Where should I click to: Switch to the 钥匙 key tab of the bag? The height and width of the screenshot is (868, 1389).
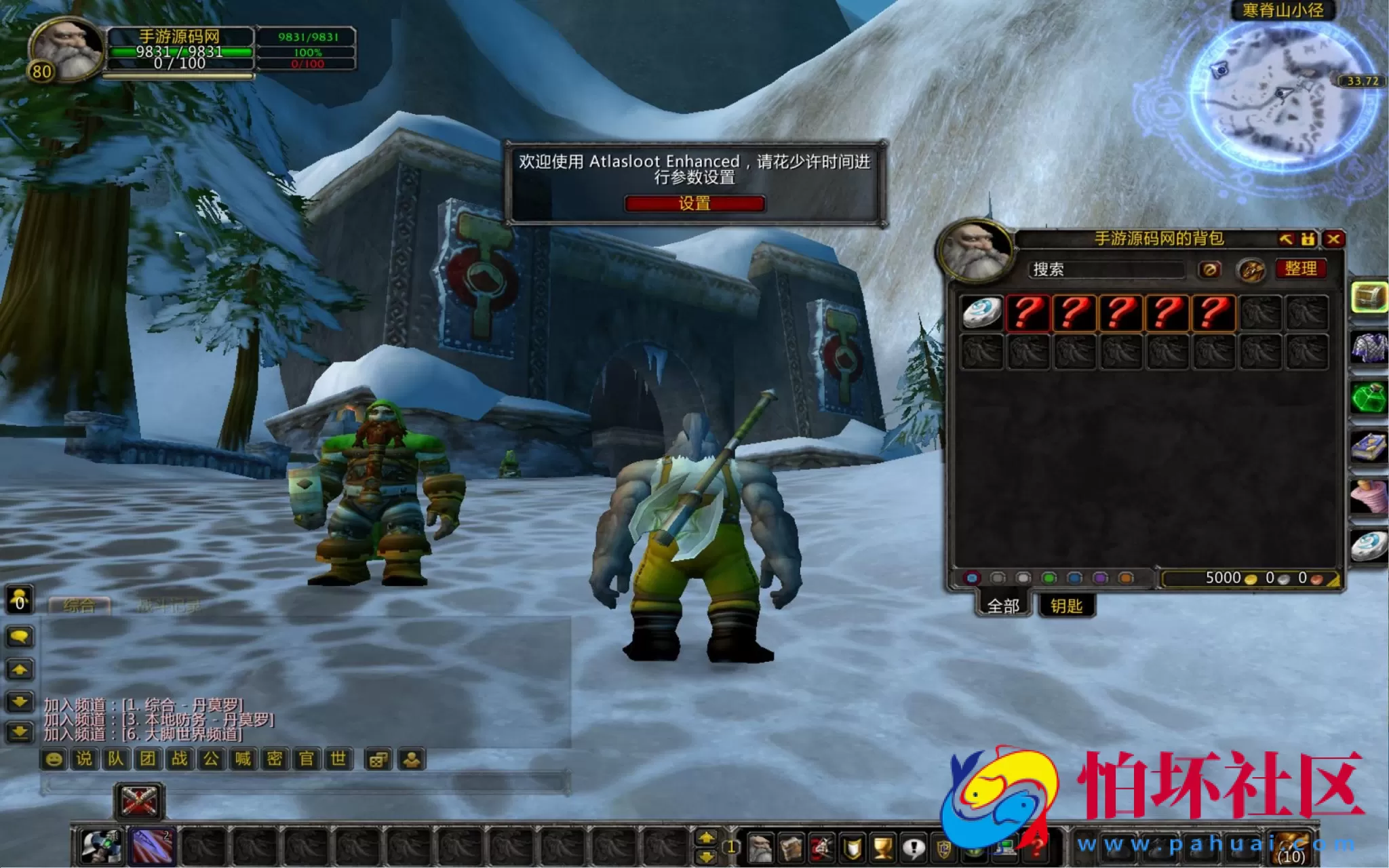1068,606
